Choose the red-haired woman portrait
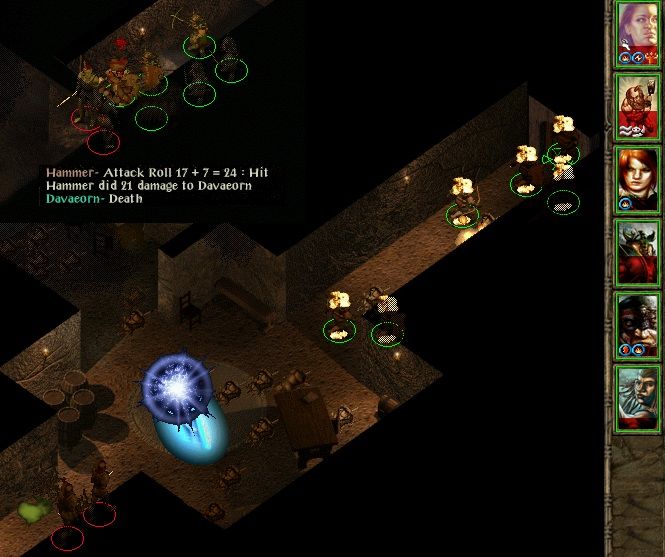Image resolution: width=665 pixels, height=557 pixels. tap(636, 180)
